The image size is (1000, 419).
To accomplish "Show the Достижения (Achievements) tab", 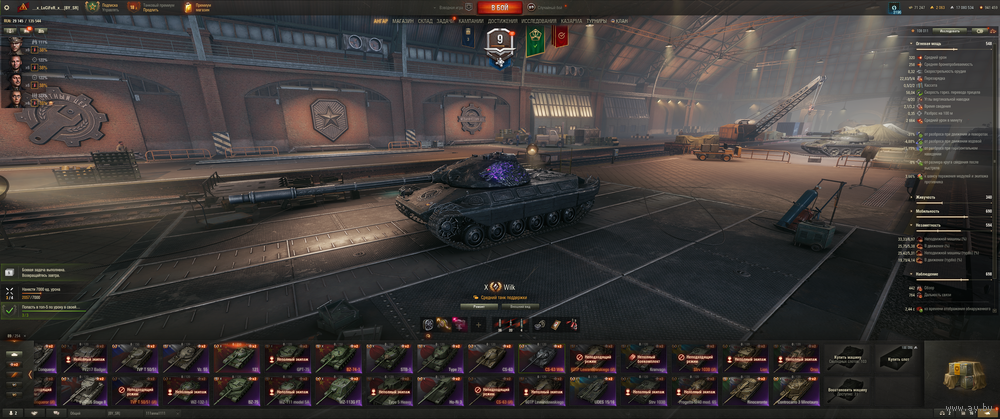I will coord(504,20).
